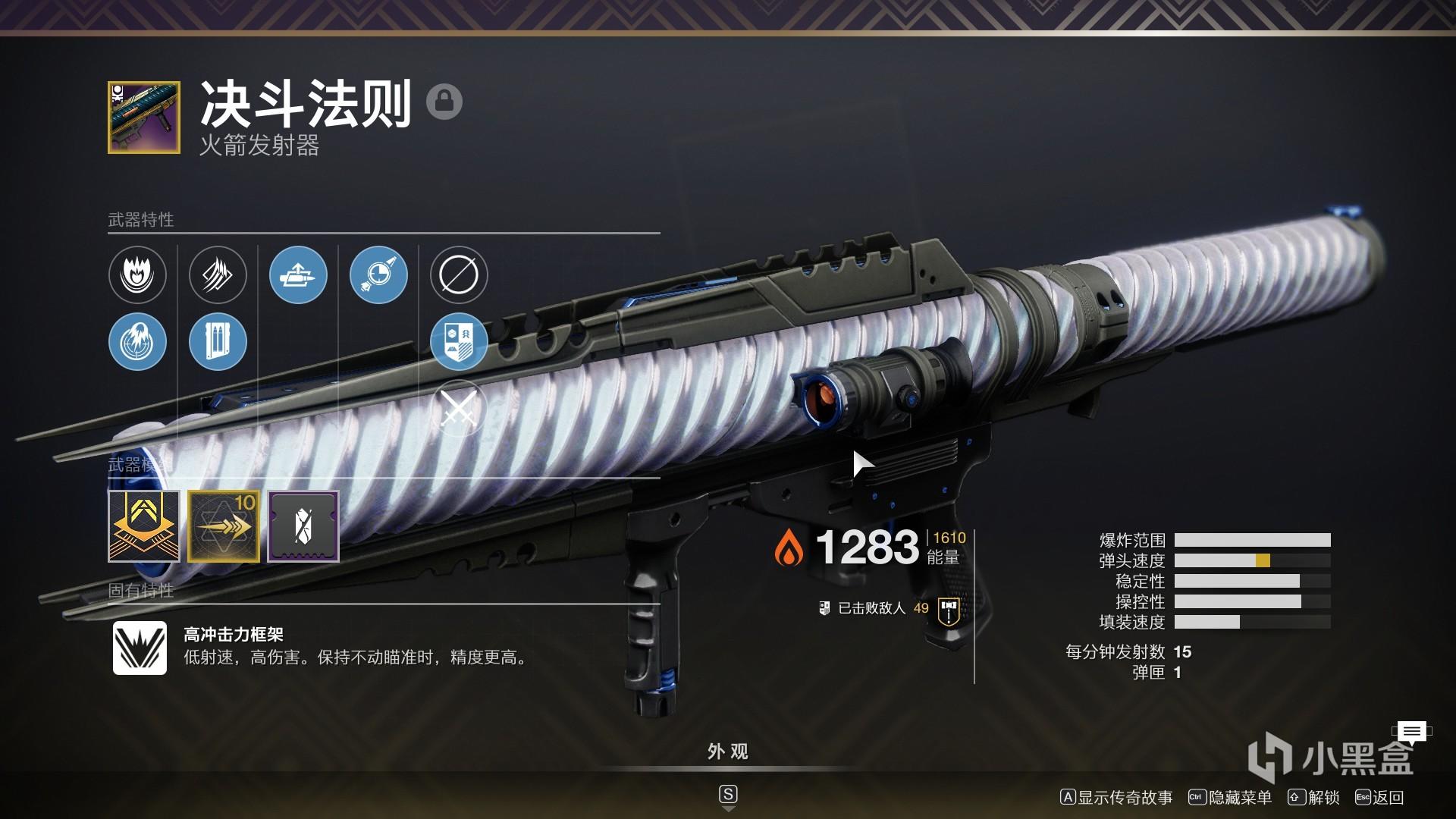Select the blue magazine perk icon

(218, 342)
